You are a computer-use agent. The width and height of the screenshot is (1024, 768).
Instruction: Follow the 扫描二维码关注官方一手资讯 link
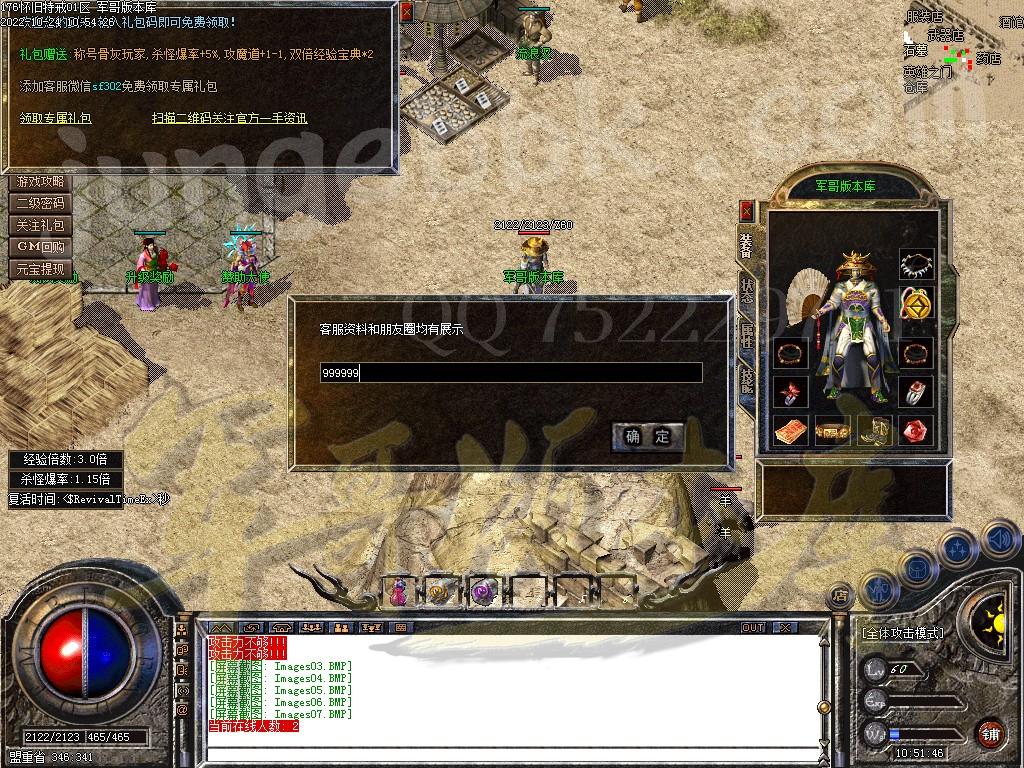point(229,118)
